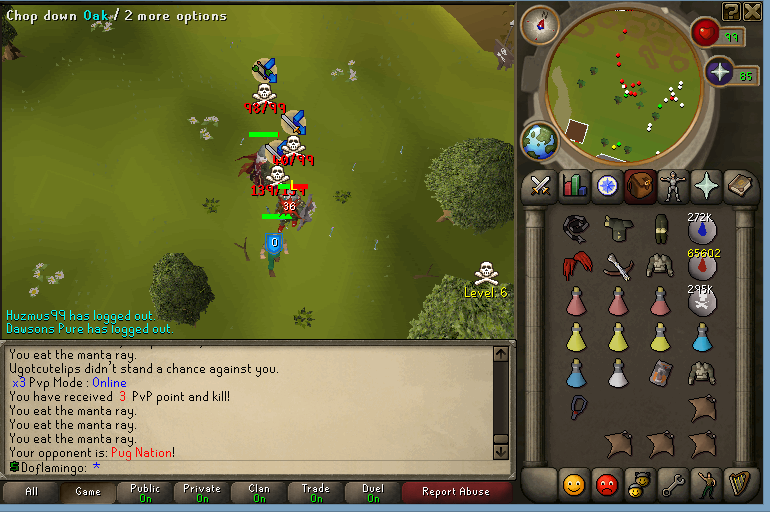Open the Report Abuse dialog
770x512 pixels.
455,492
